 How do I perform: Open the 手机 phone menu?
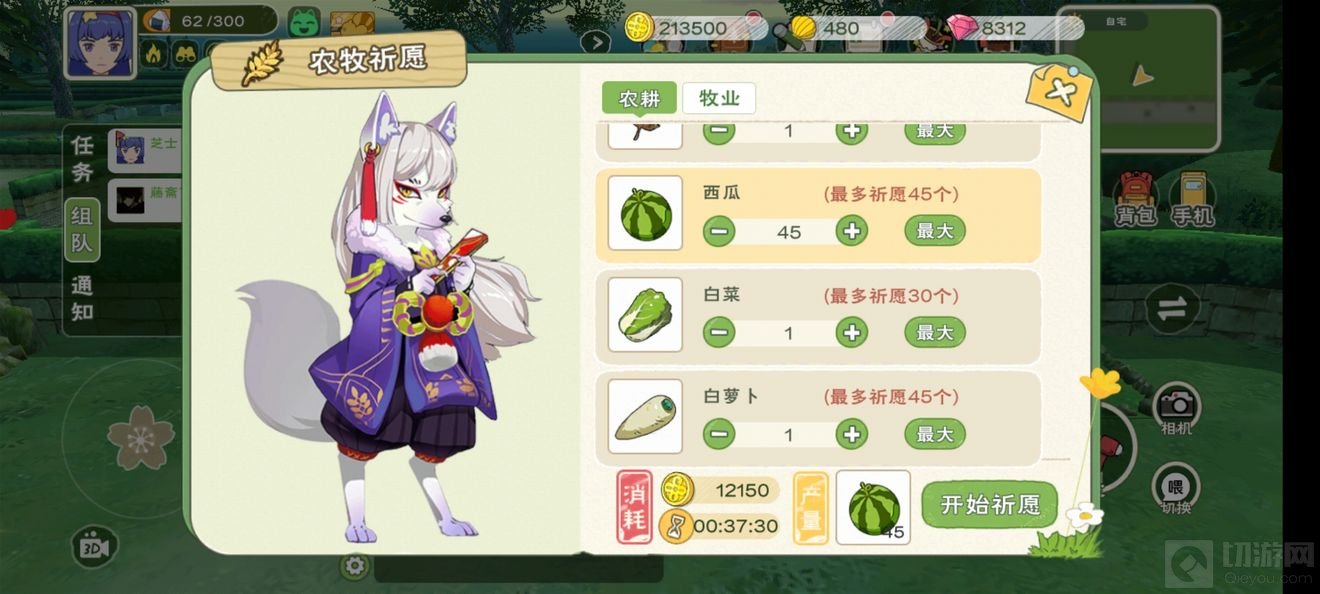(x=1191, y=198)
